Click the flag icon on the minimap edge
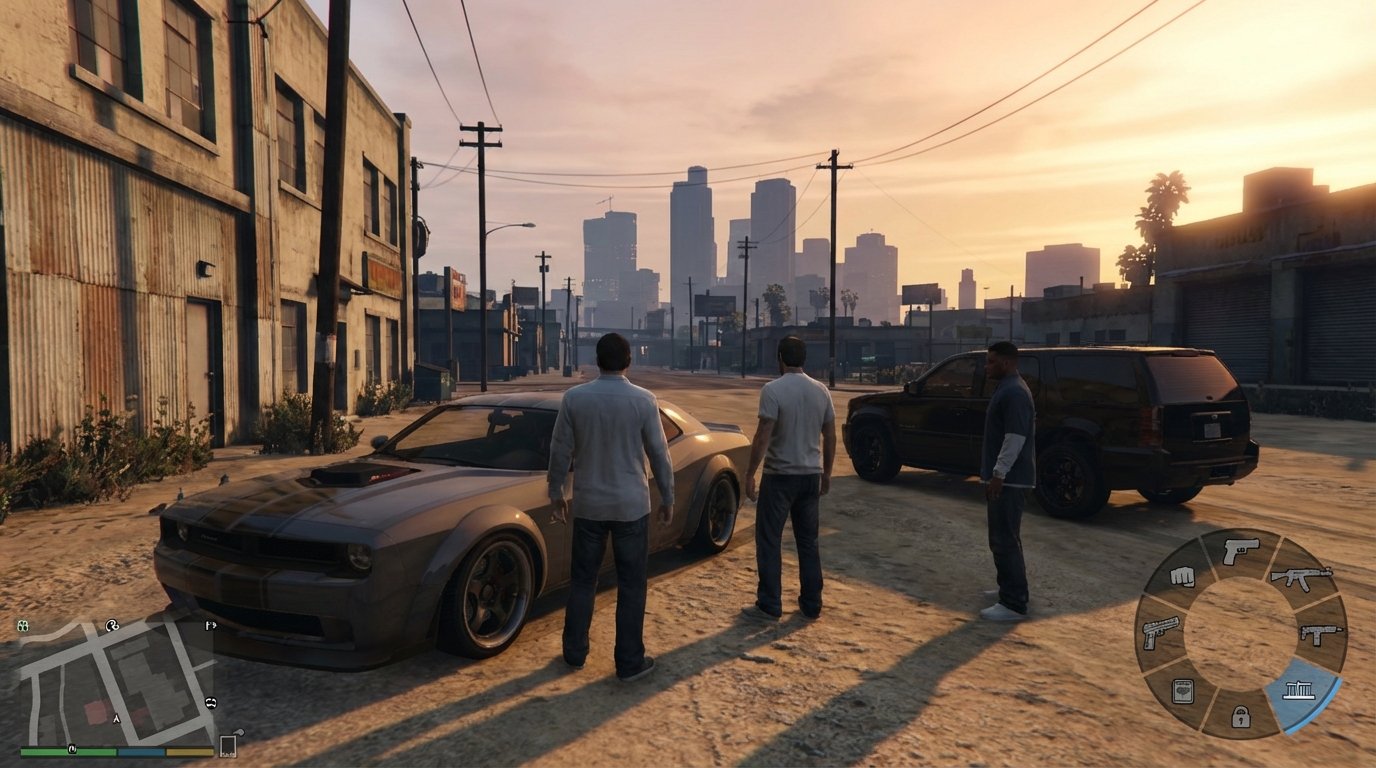 tap(209, 625)
